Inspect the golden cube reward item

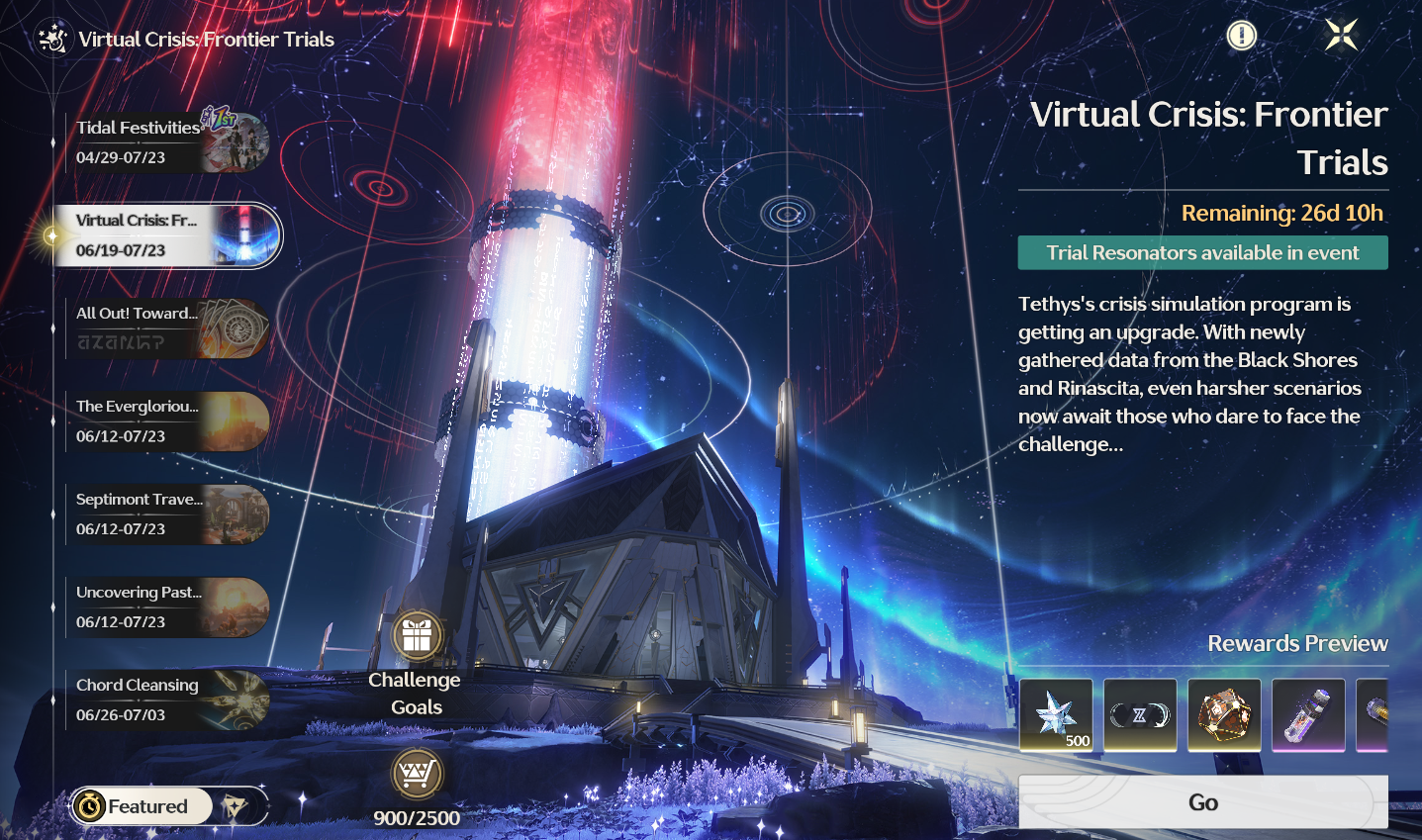(x=1224, y=714)
